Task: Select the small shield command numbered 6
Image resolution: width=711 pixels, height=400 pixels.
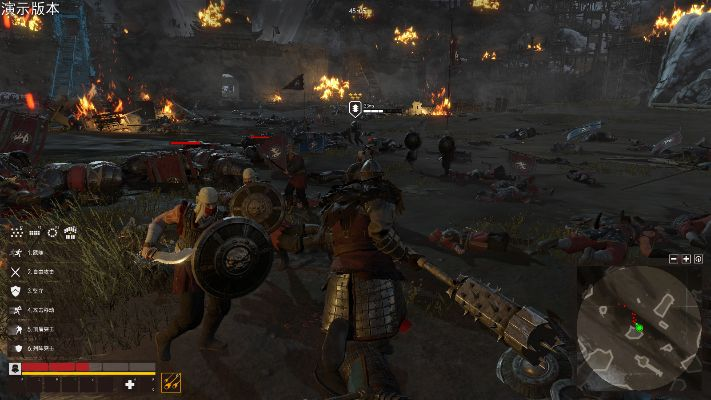Action: (16, 347)
